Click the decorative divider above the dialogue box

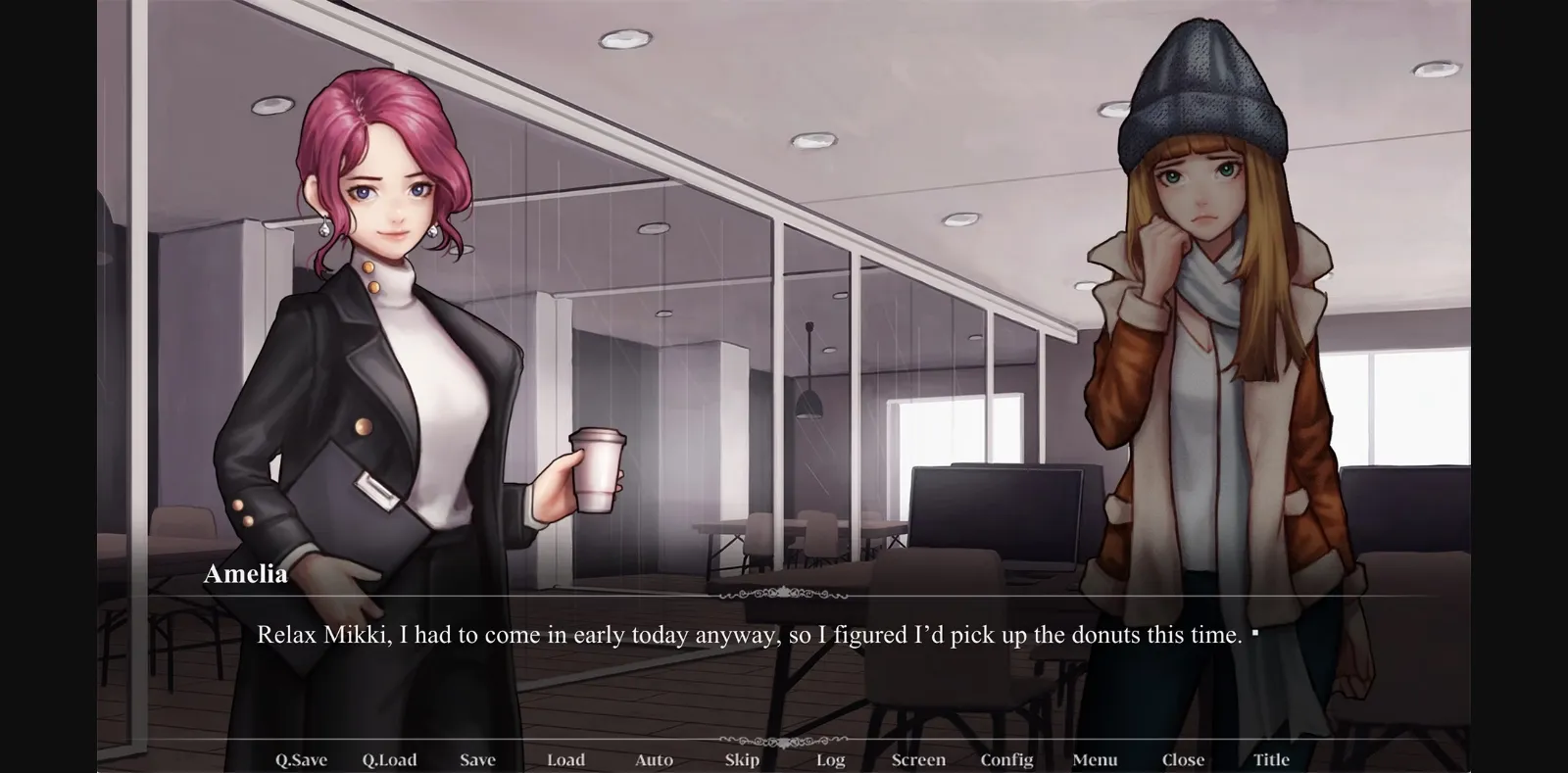click(x=783, y=593)
